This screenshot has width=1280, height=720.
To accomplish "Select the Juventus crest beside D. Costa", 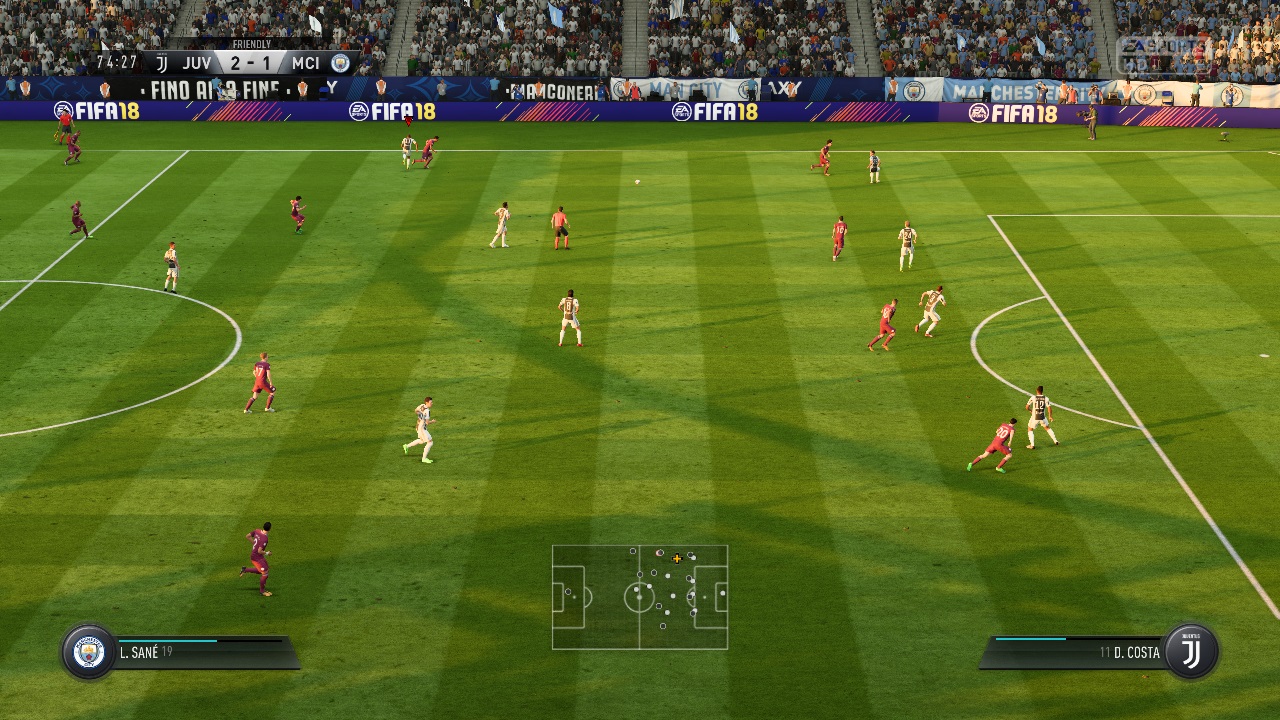I will click(x=1191, y=652).
